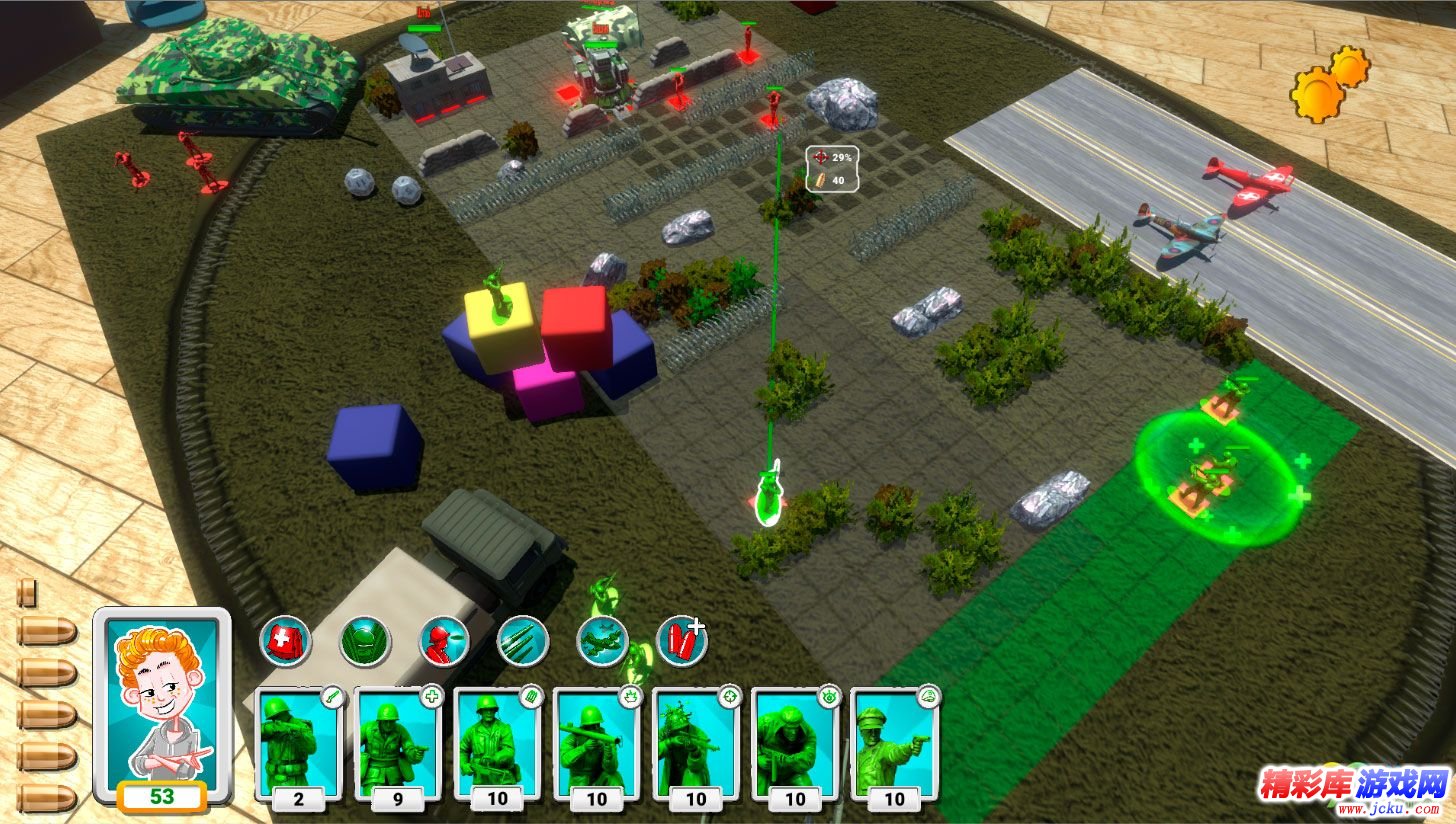The height and width of the screenshot is (824, 1456).
Task: Select the red soldier ability icon
Action: [443, 640]
